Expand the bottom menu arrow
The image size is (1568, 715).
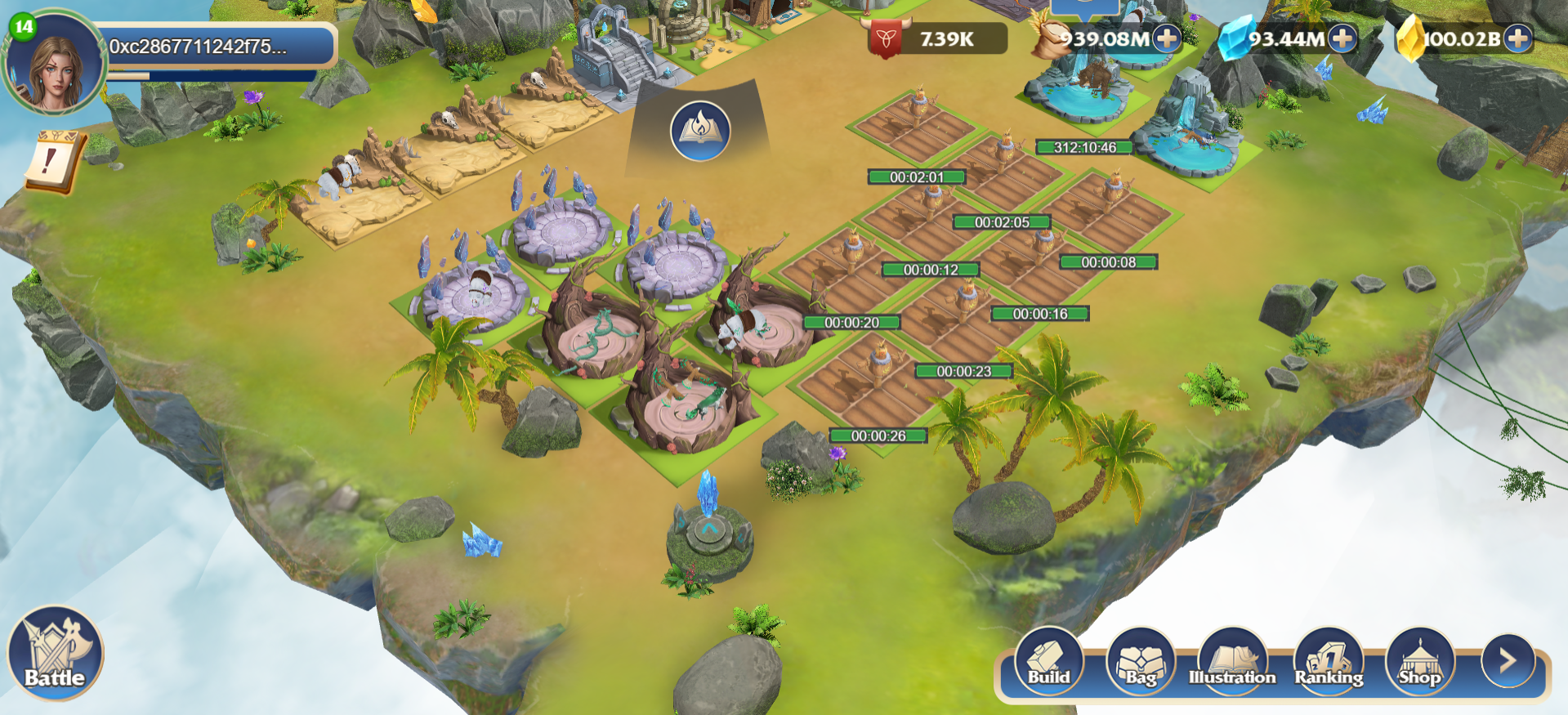click(x=1508, y=660)
